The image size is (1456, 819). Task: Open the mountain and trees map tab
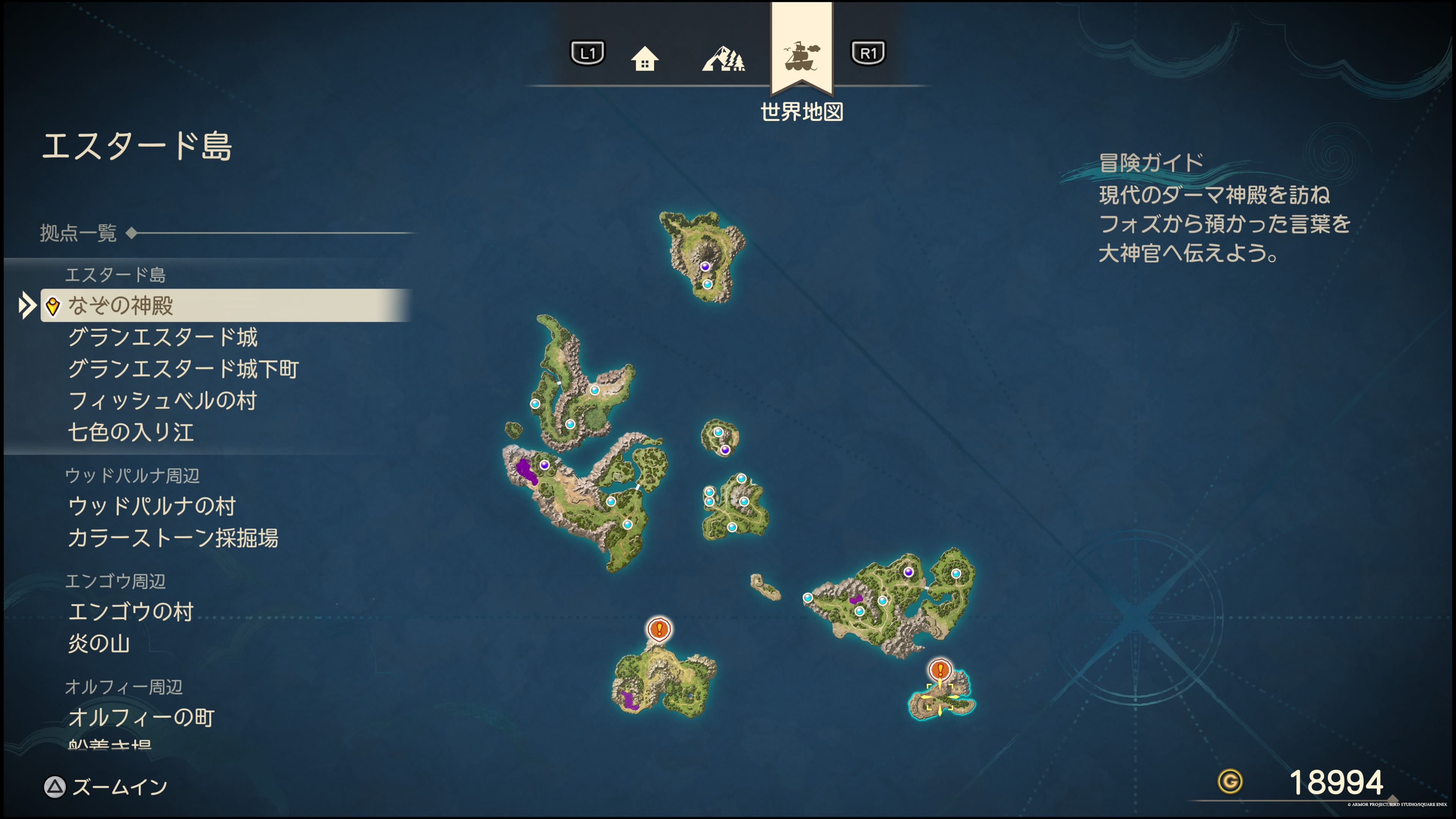click(x=723, y=58)
